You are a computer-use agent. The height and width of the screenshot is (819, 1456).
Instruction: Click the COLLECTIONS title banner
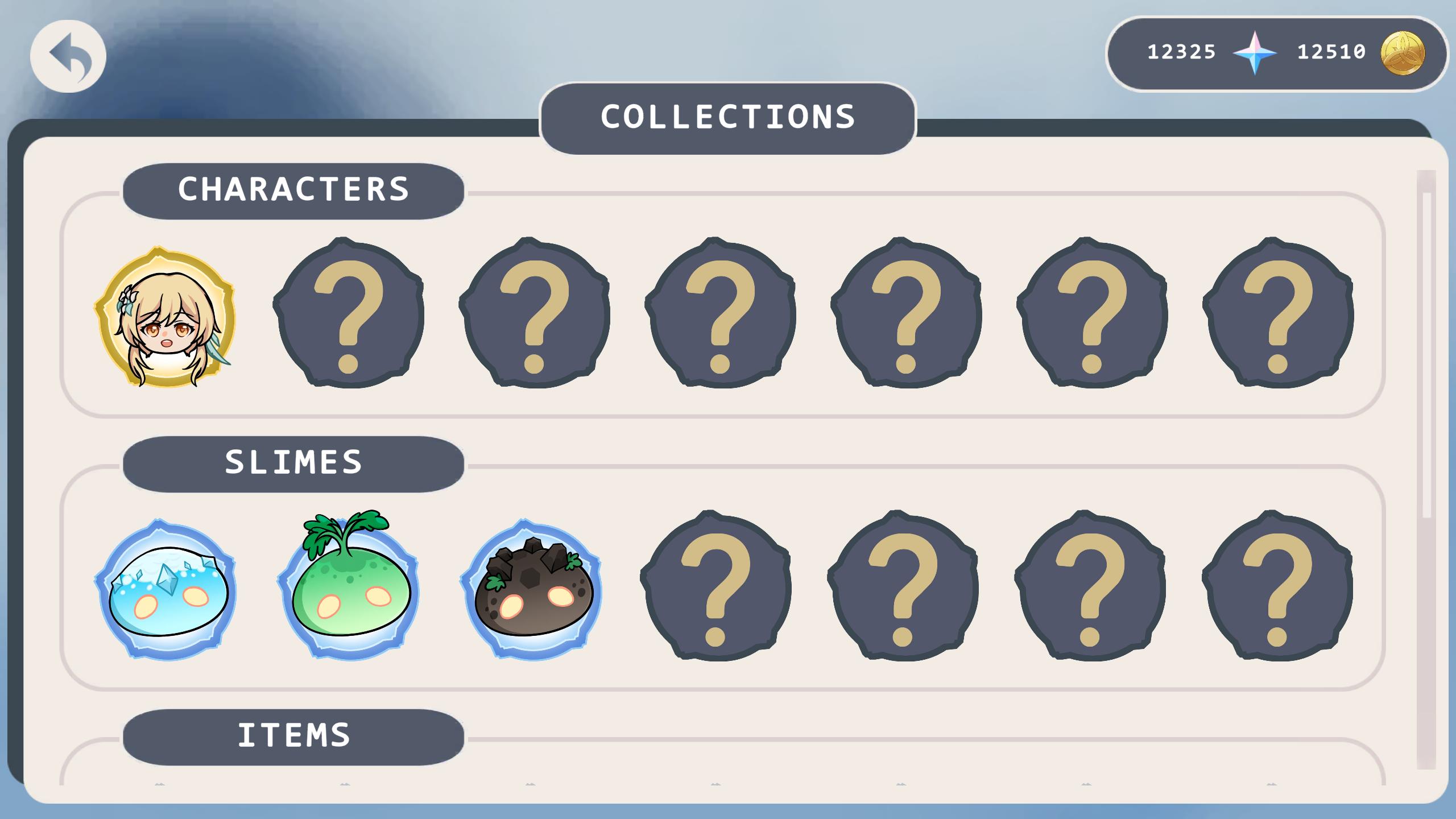tap(728, 118)
